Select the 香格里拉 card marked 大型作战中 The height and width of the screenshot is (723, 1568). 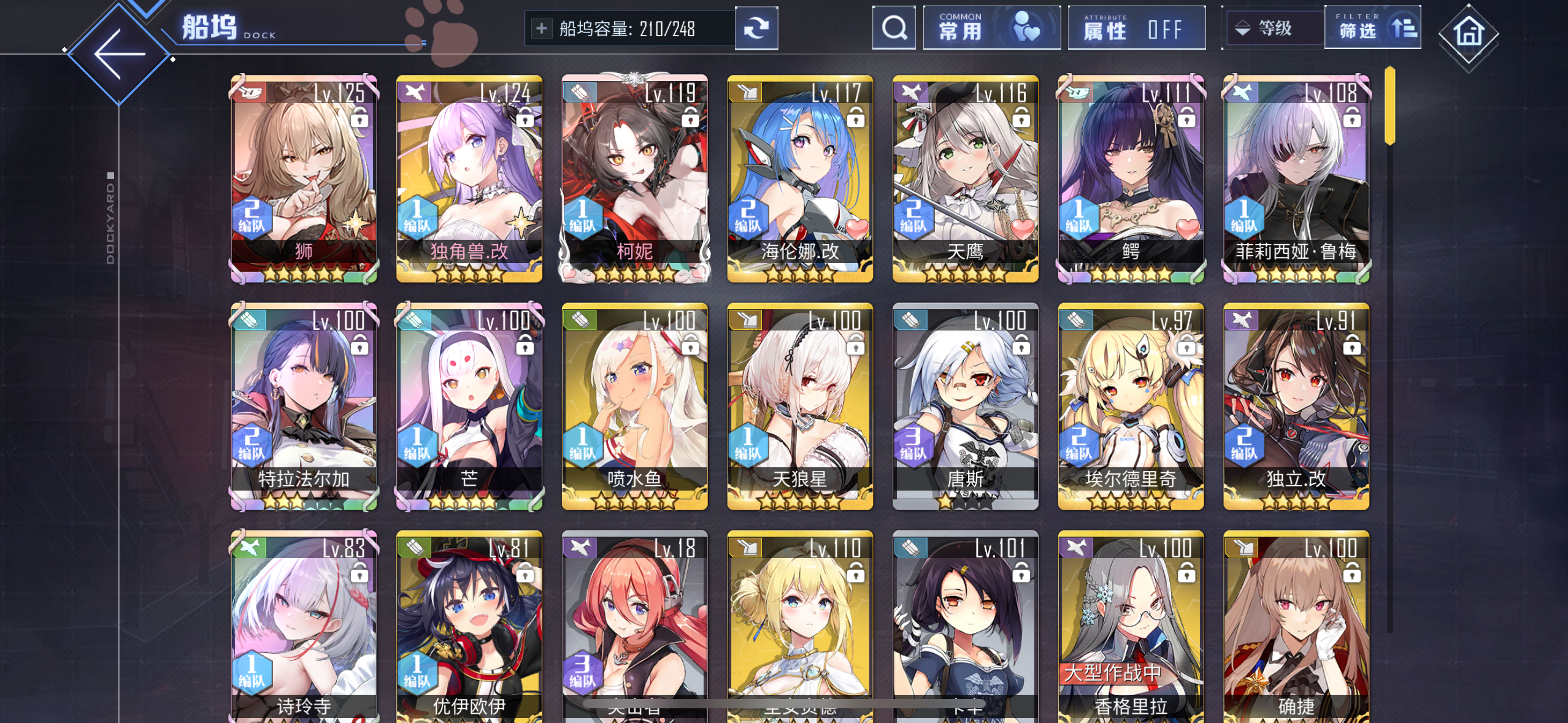1131,619
